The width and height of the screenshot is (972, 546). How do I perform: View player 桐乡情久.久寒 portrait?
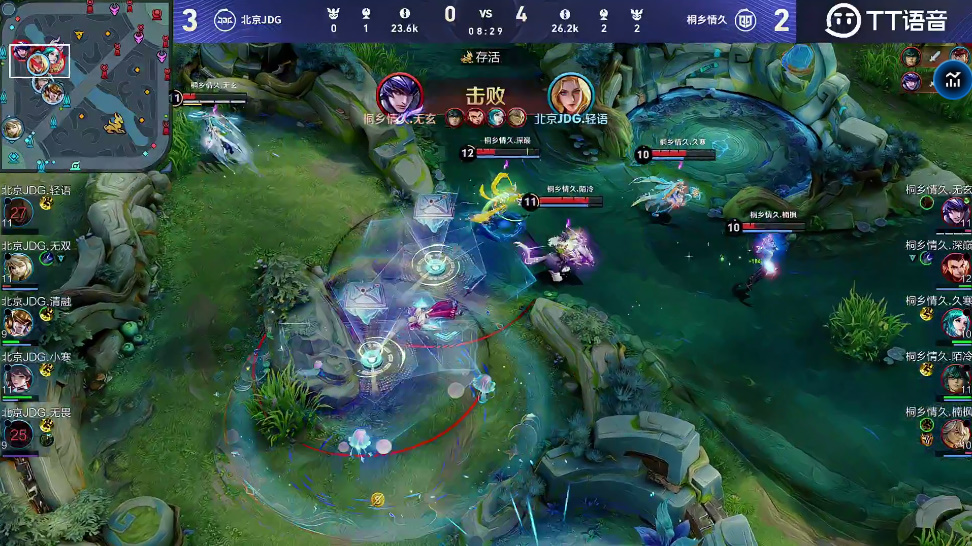click(x=955, y=322)
